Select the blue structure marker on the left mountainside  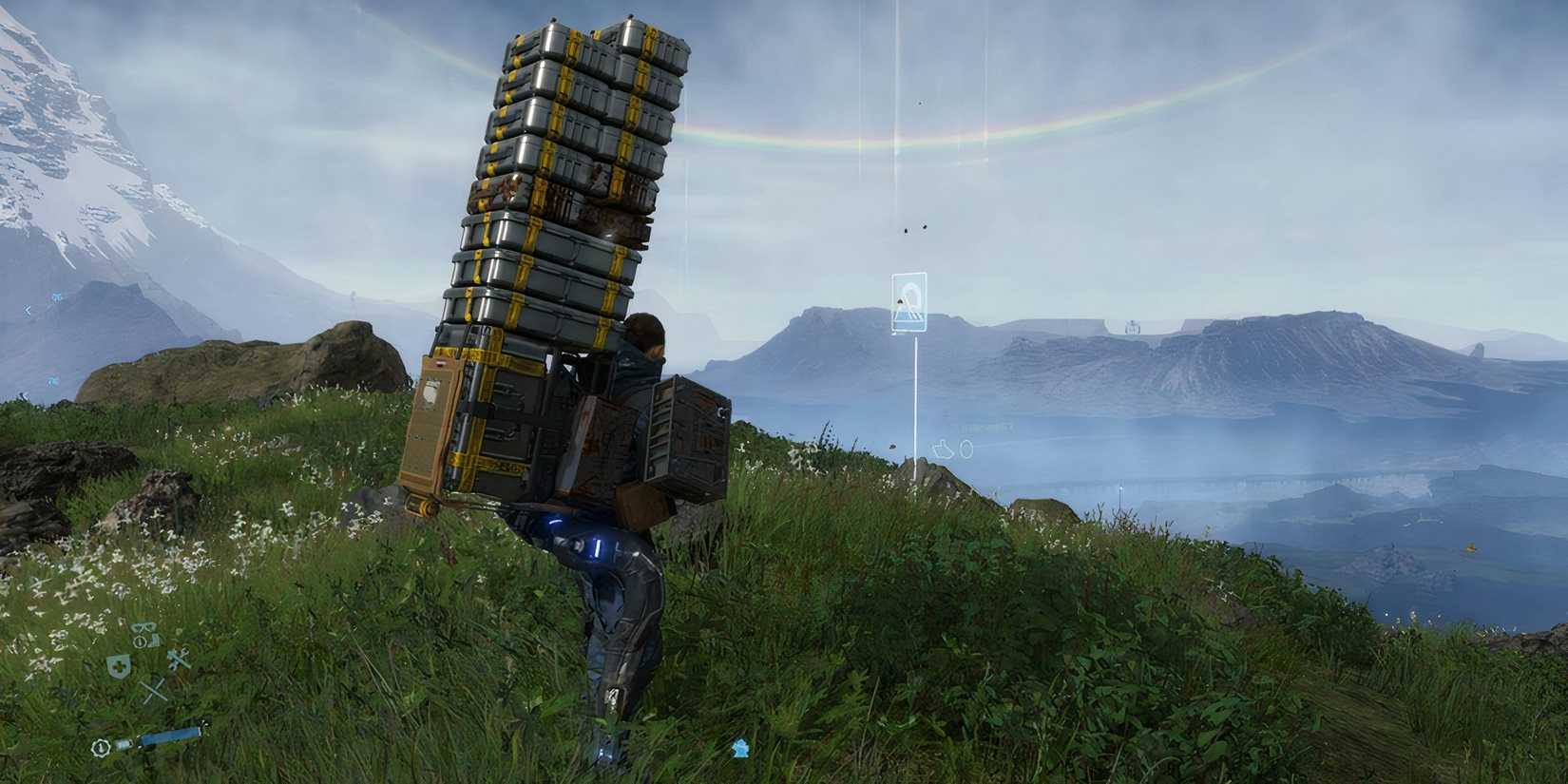(x=56, y=297)
